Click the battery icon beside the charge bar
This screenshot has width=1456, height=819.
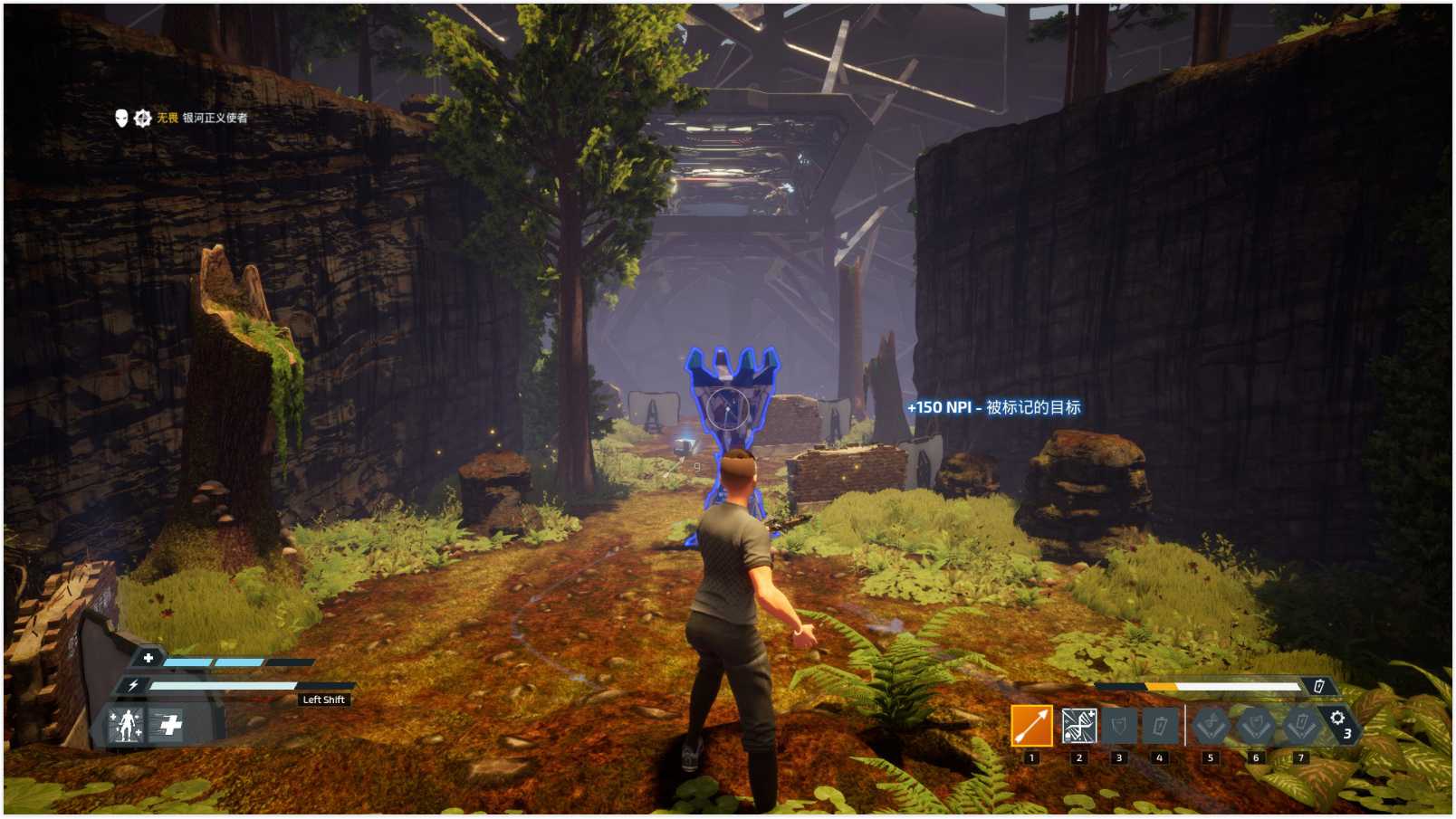tap(1319, 686)
